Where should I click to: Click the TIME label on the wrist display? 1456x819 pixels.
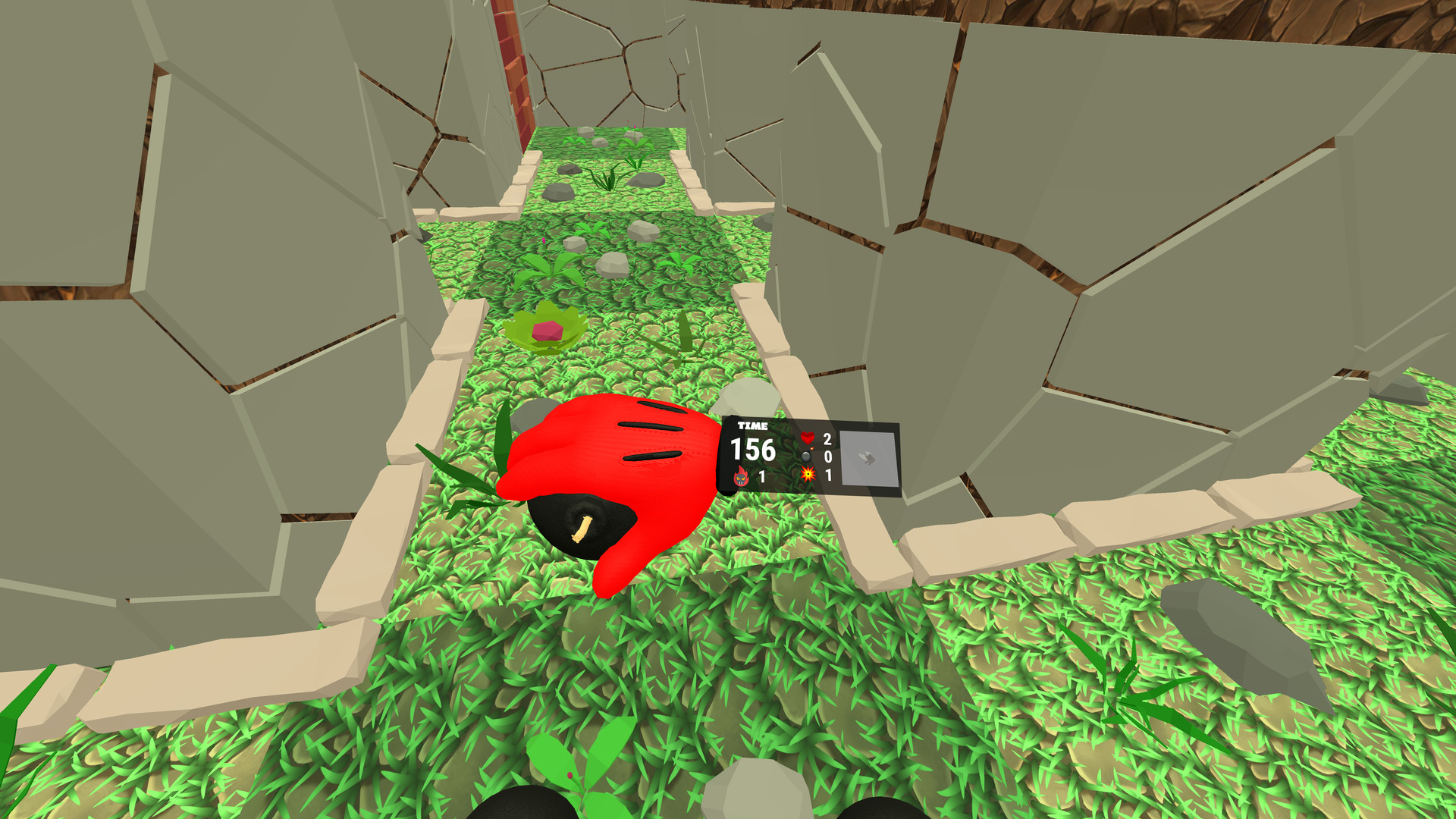[x=752, y=426]
